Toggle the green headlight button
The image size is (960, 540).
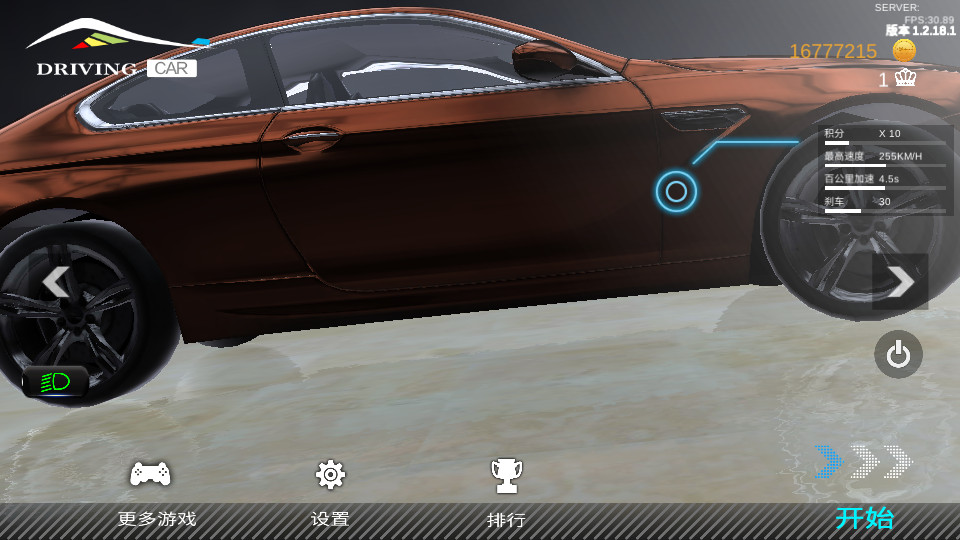pos(55,381)
